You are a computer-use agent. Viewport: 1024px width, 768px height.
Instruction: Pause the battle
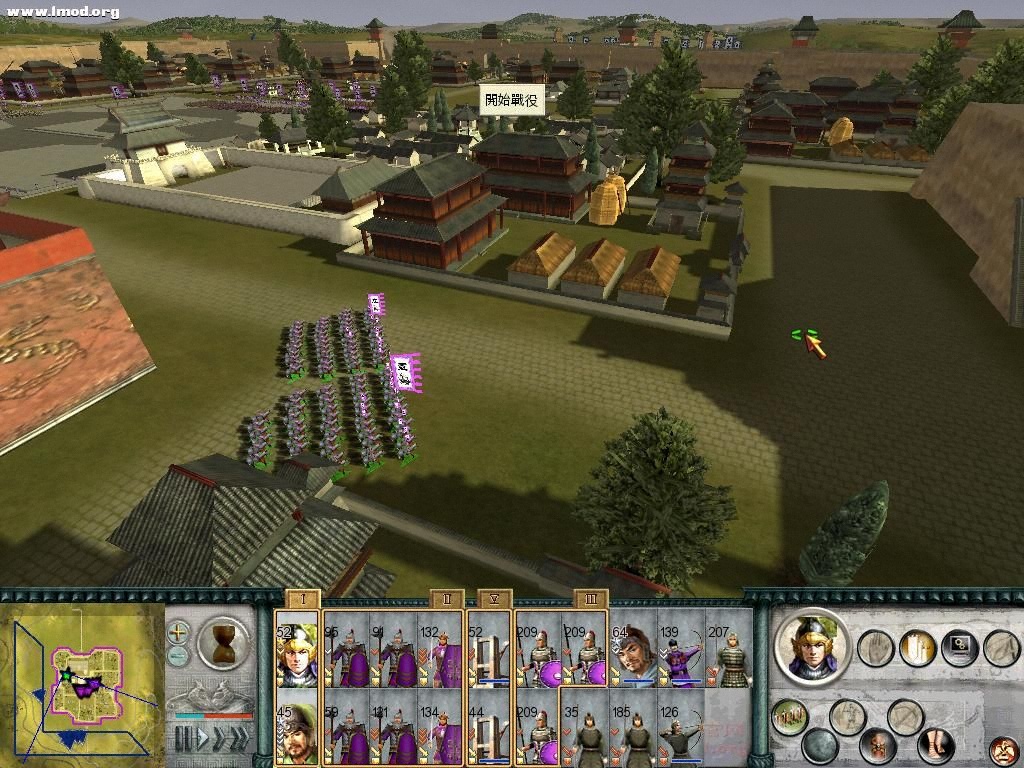(182, 738)
